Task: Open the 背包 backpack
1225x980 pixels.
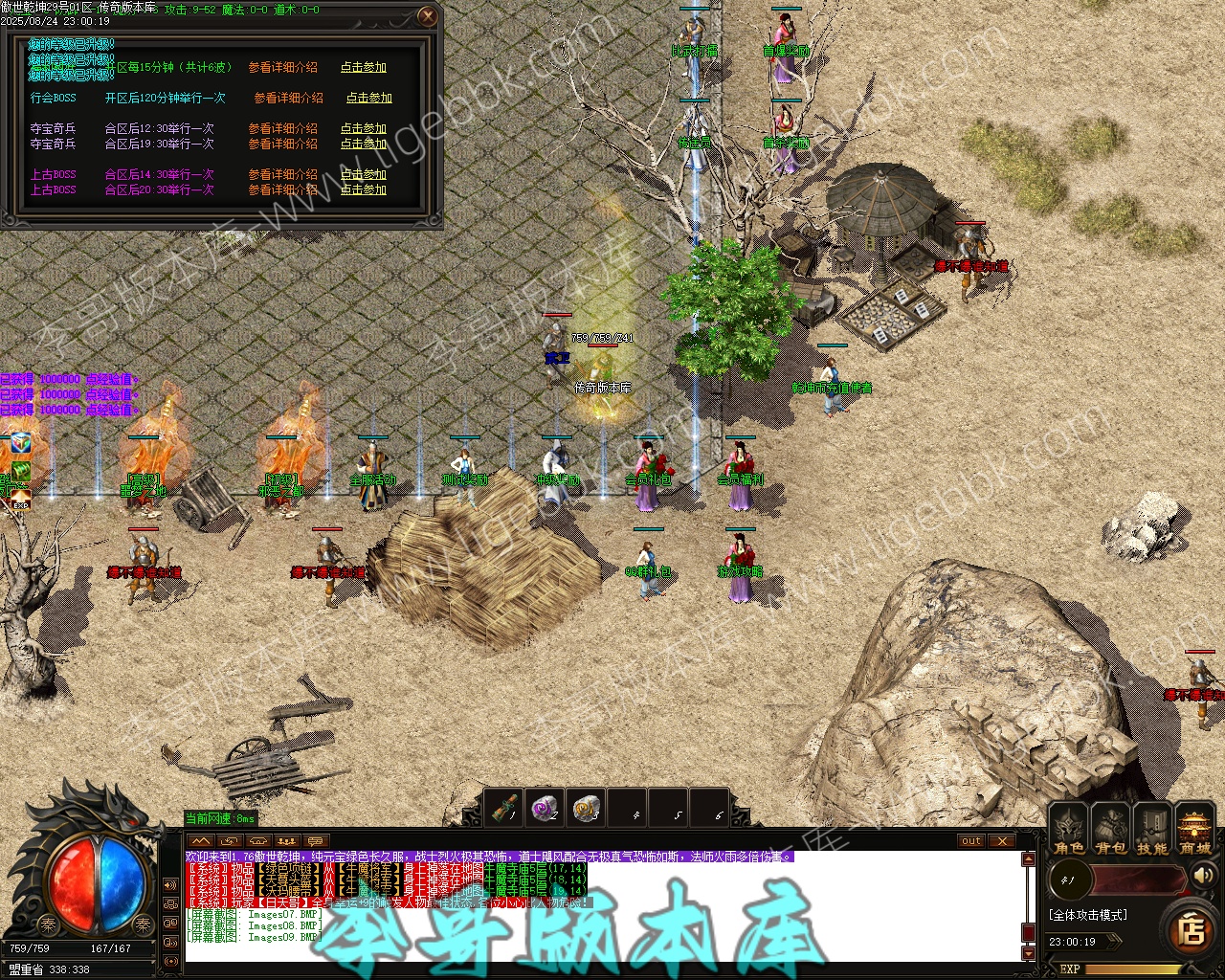Action: 1110,831
